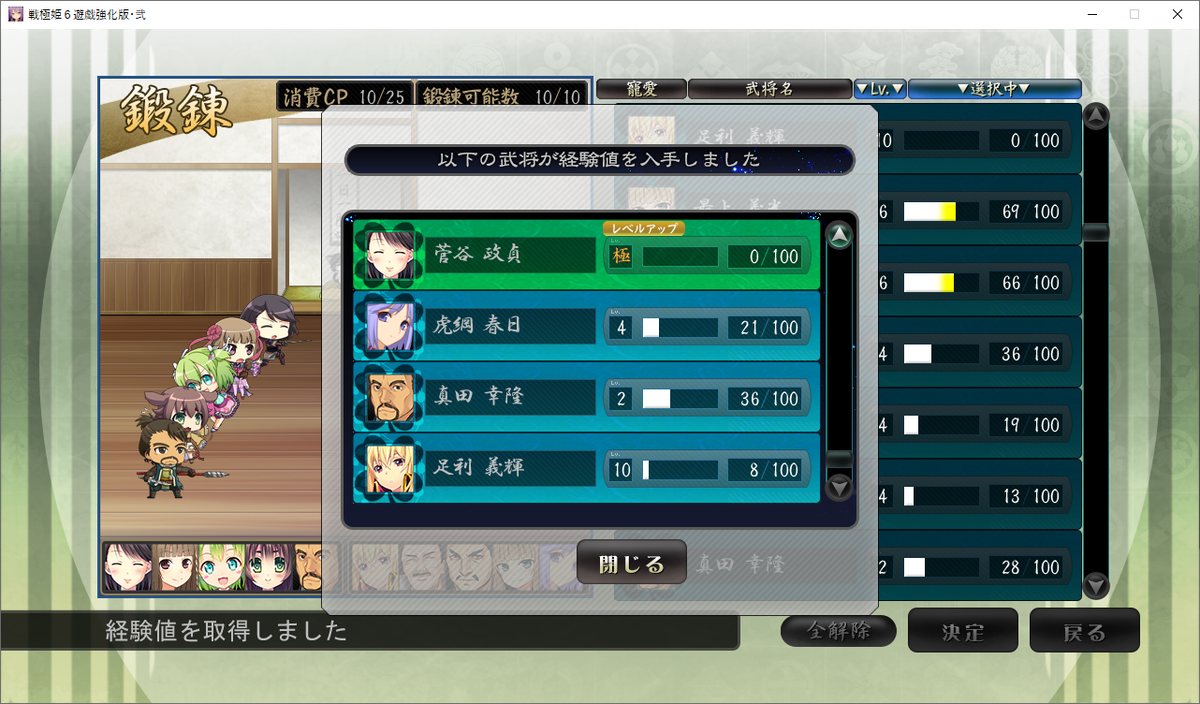The width and height of the screenshot is (1200, 704).
Task: Select the 足利 義輝 row in the popup
Action: point(586,468)
